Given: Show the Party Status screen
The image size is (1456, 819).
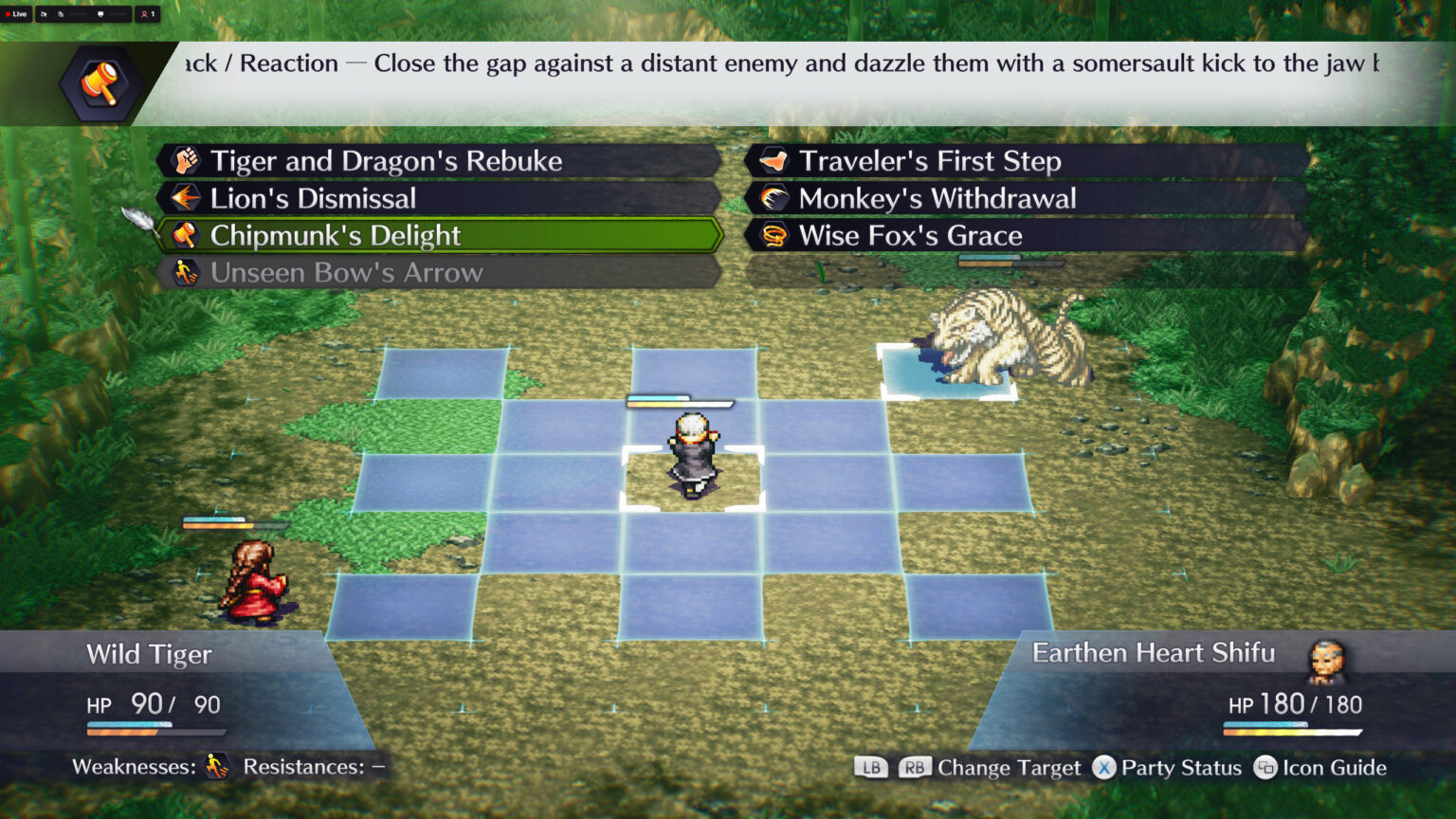Looking at the screenshot, I should [x=1168, y=768].
